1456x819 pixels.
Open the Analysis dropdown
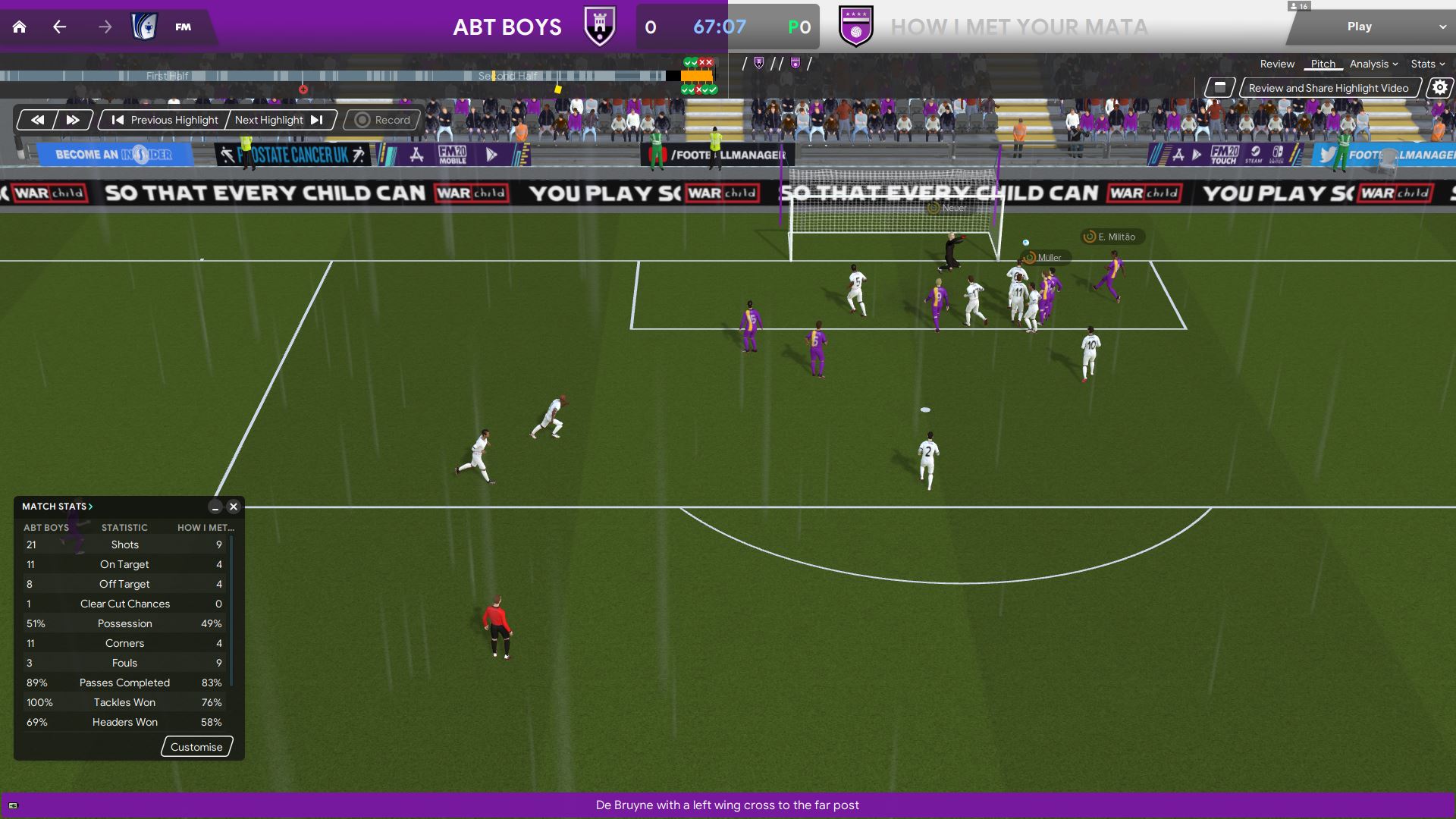[1373, 64]
